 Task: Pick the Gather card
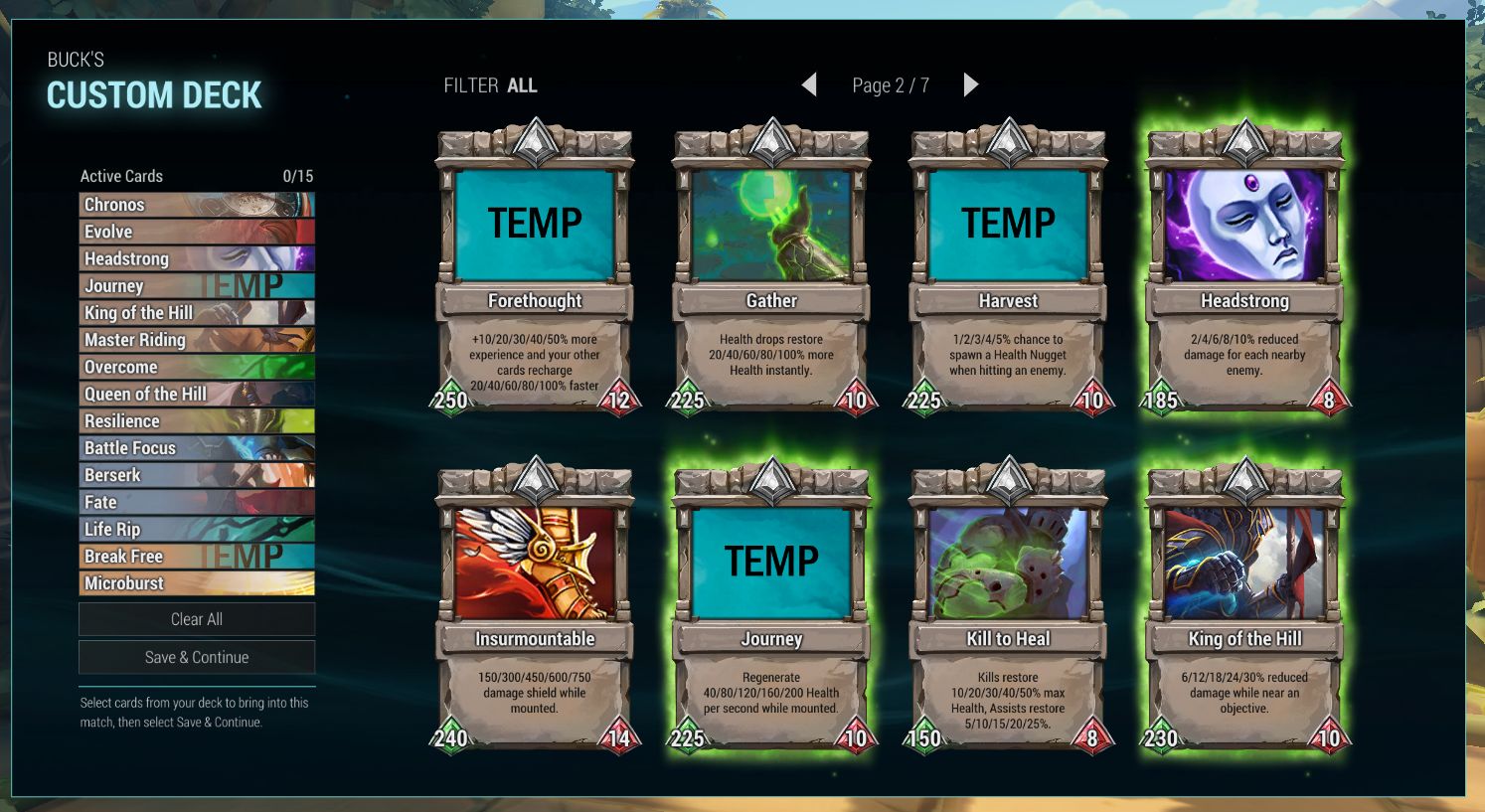(771, 268)
